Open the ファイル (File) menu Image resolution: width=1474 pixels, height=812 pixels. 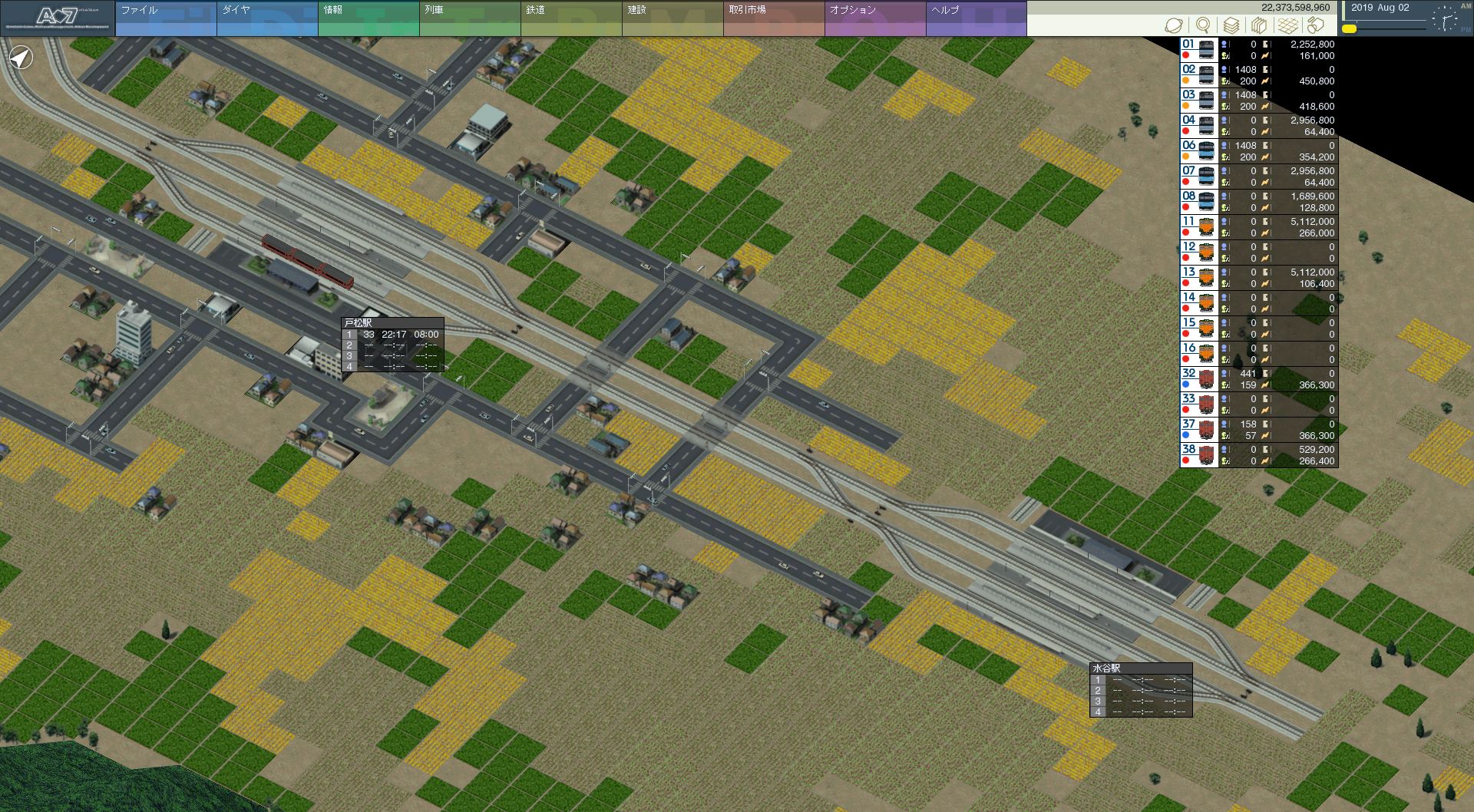165,18
